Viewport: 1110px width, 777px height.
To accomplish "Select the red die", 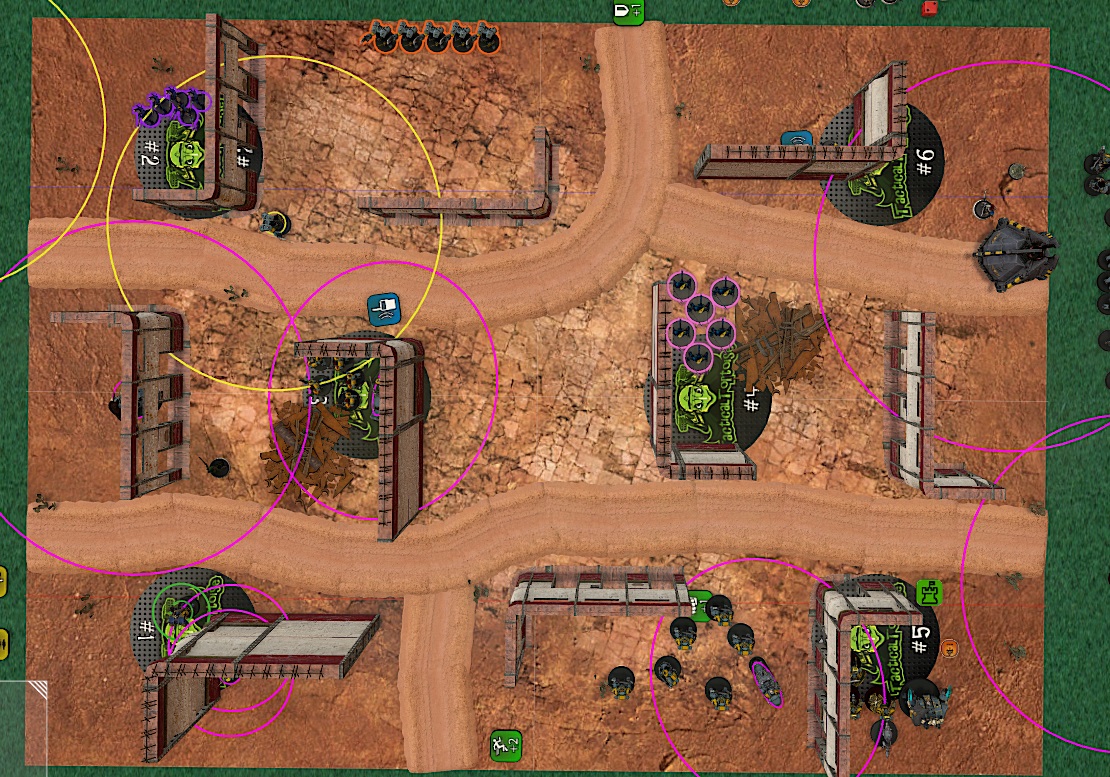I will (929, 9).
